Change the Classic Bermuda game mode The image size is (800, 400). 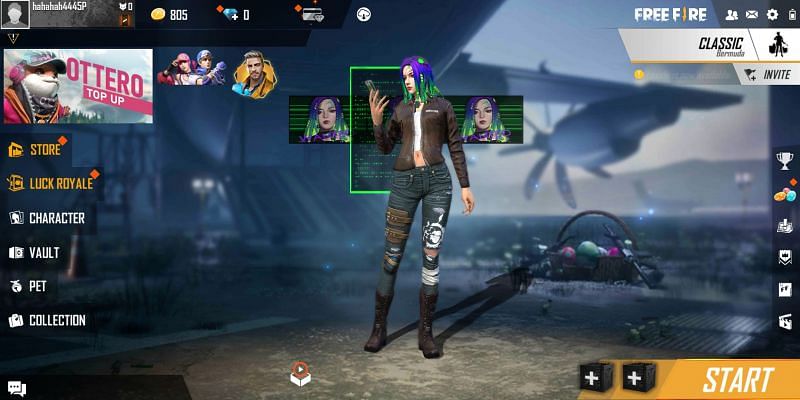(720, 45)
